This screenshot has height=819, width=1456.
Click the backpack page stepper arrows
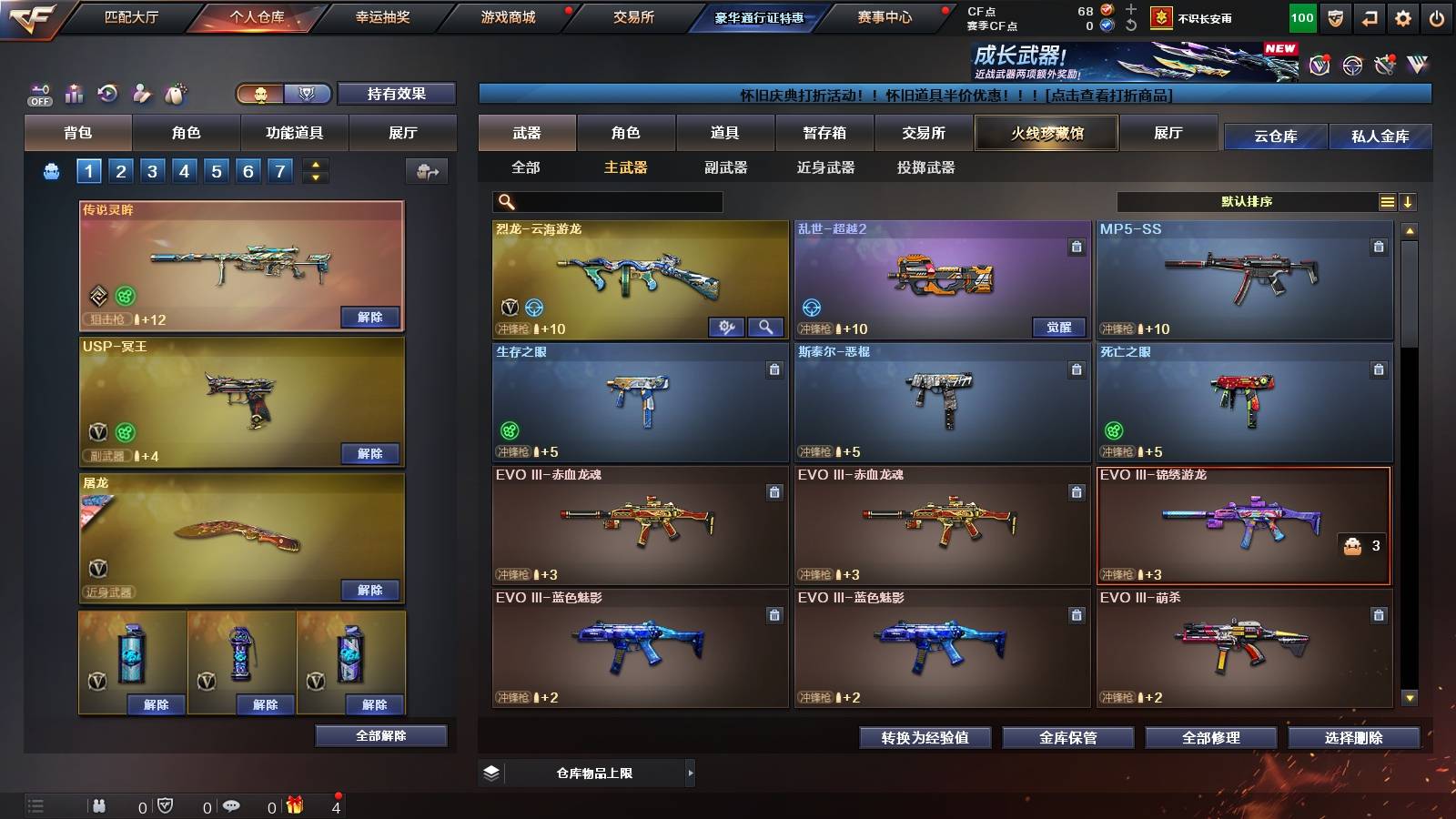[x=314, y=171]
